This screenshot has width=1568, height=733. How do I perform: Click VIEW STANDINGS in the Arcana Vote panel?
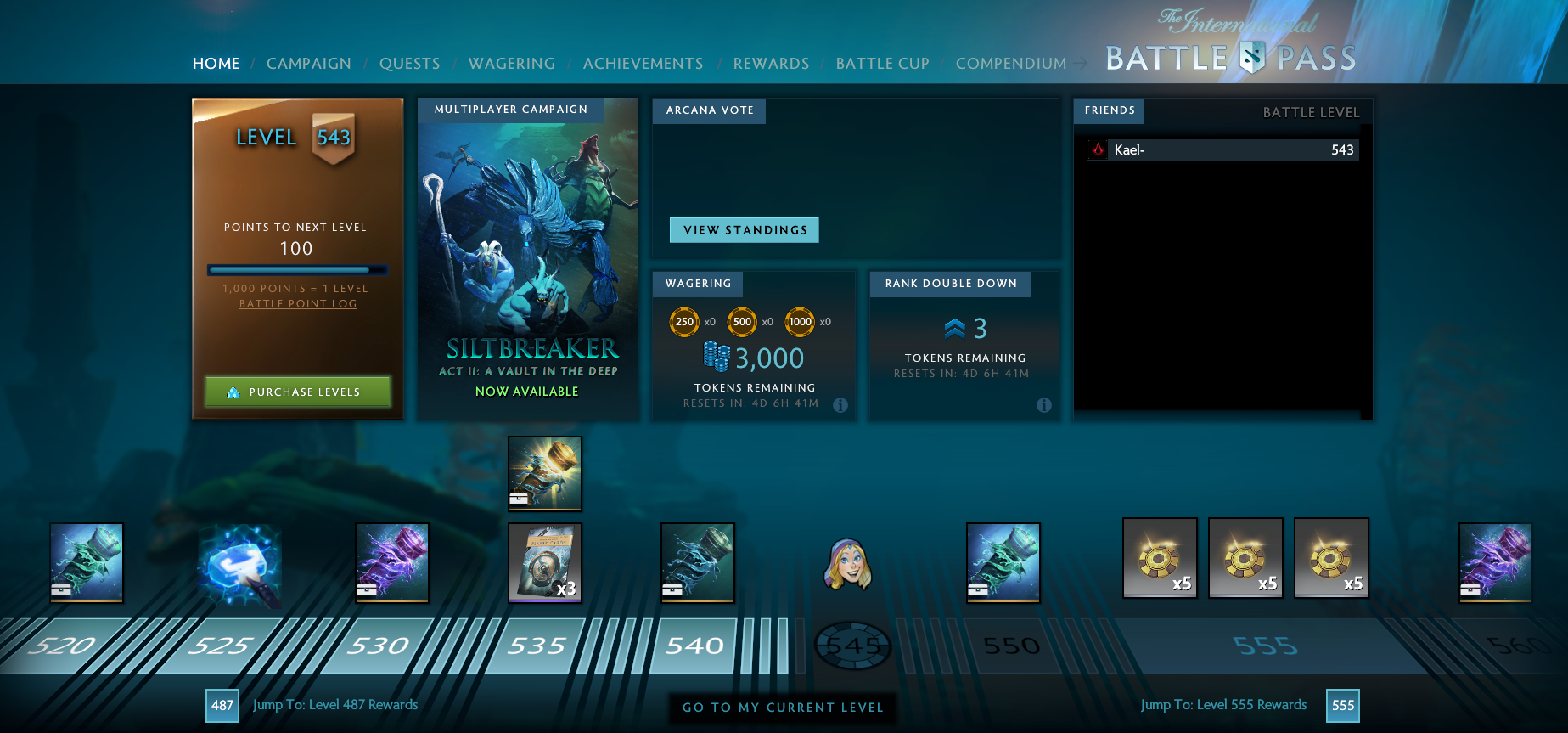(x=745, y=229)
